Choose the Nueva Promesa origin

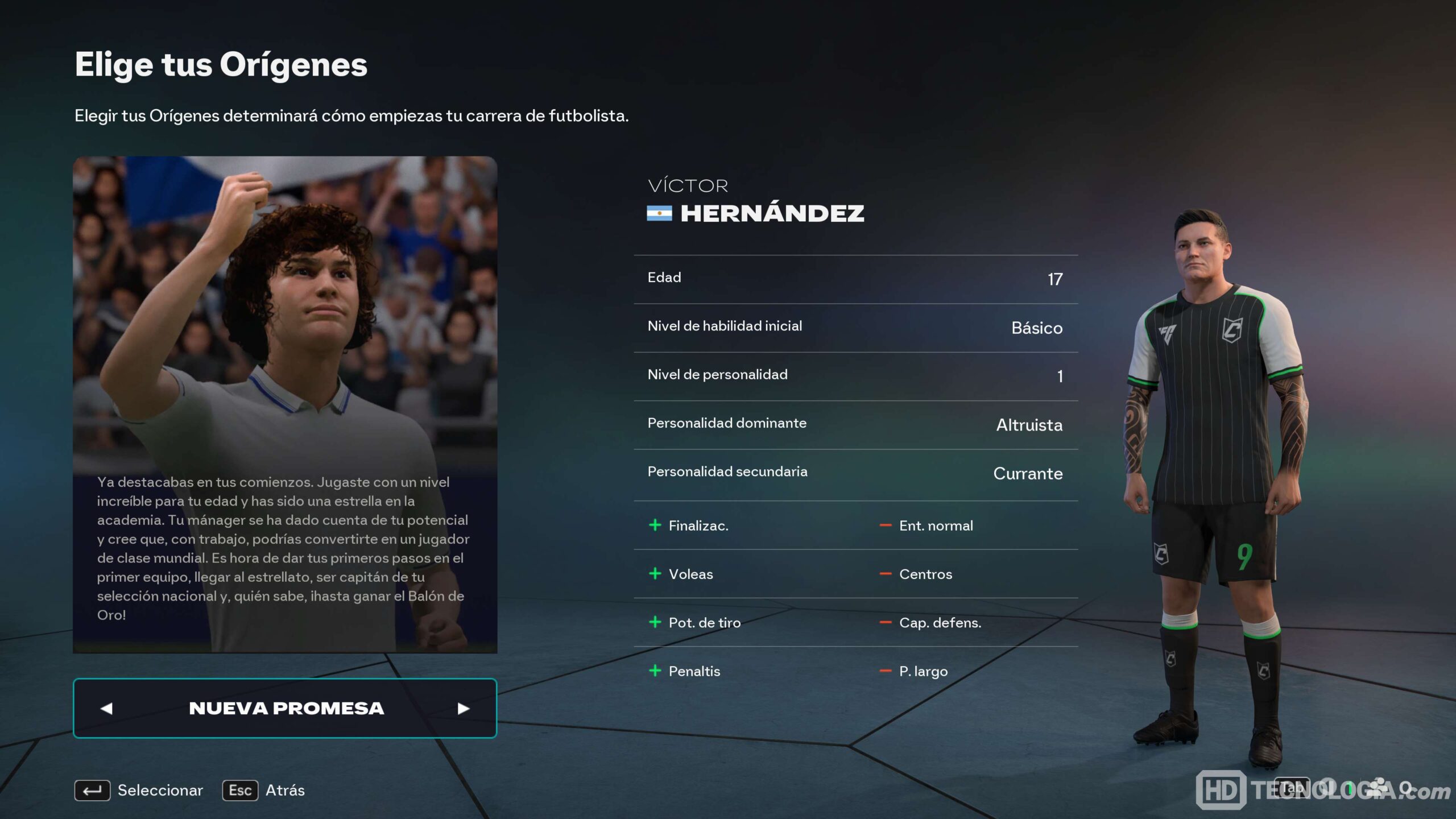click(x=286, y=708)
